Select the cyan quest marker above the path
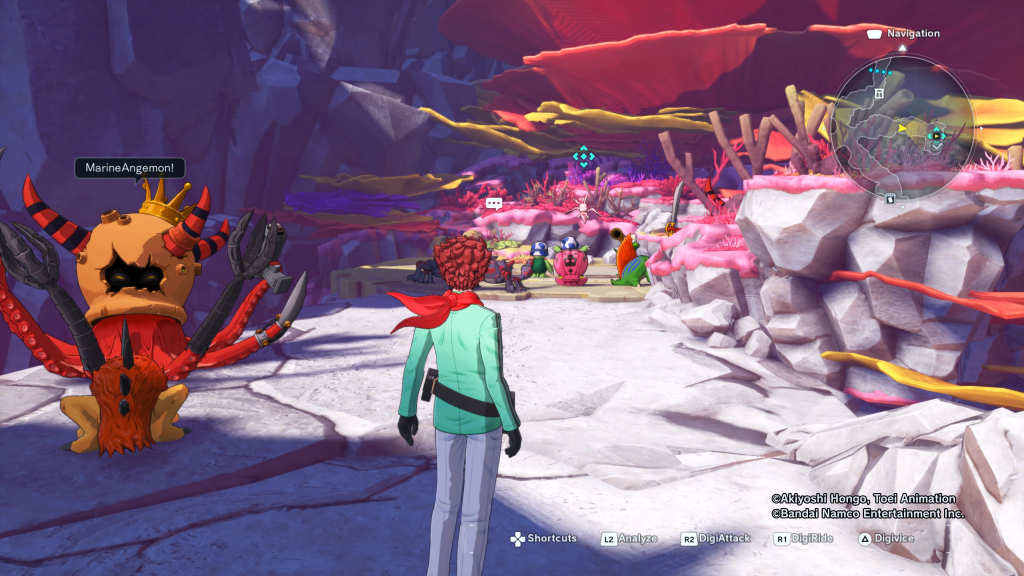Screen dimensions: 1024x576 tap(583, 156)
